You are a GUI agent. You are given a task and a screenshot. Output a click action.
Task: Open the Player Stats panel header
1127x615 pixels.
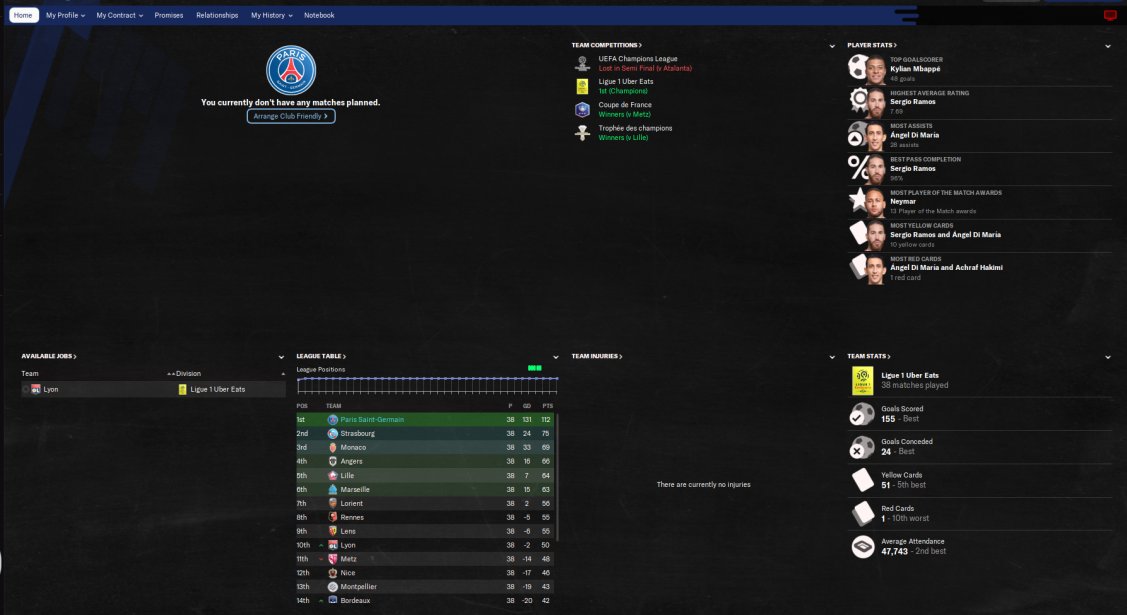click(x=871, y=45)
